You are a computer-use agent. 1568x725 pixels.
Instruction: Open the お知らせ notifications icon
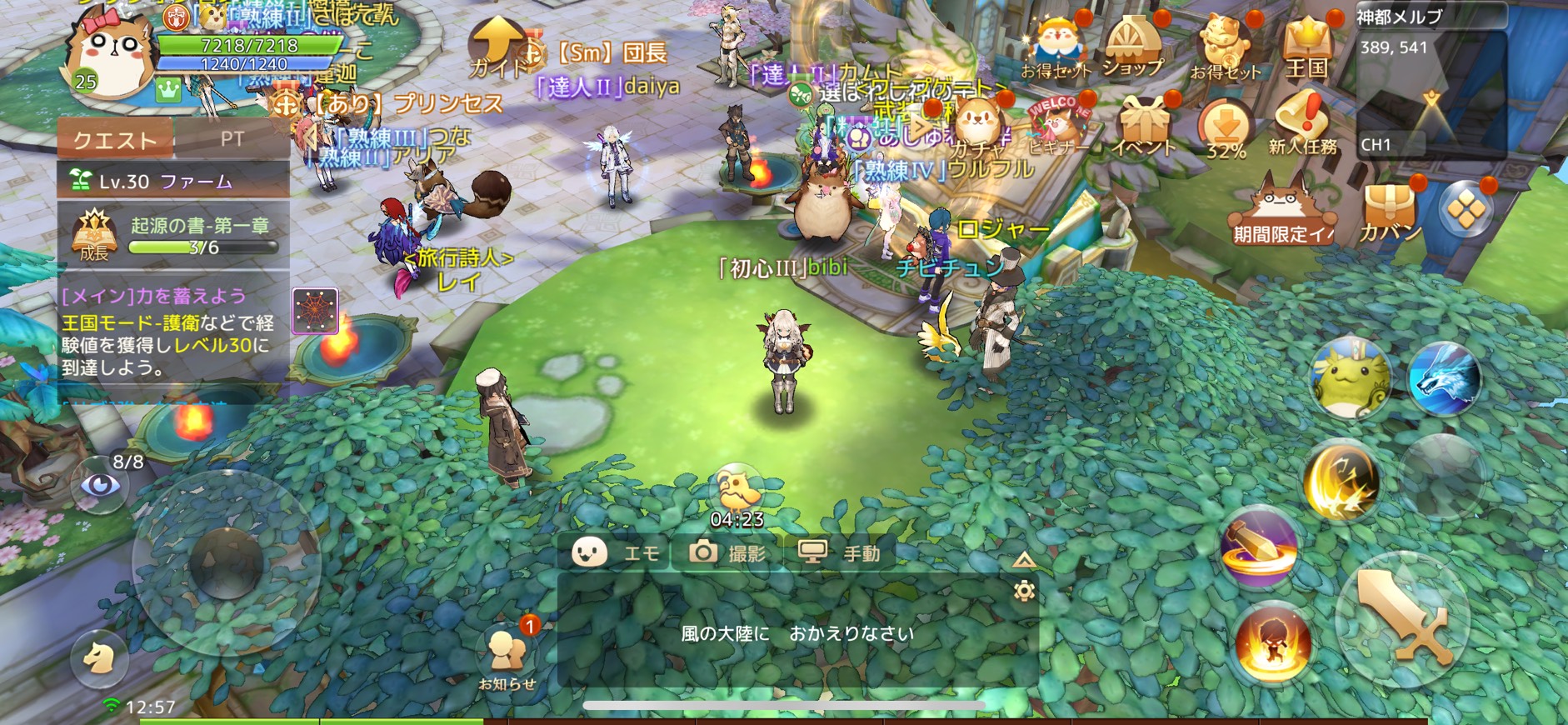[507, 656]
